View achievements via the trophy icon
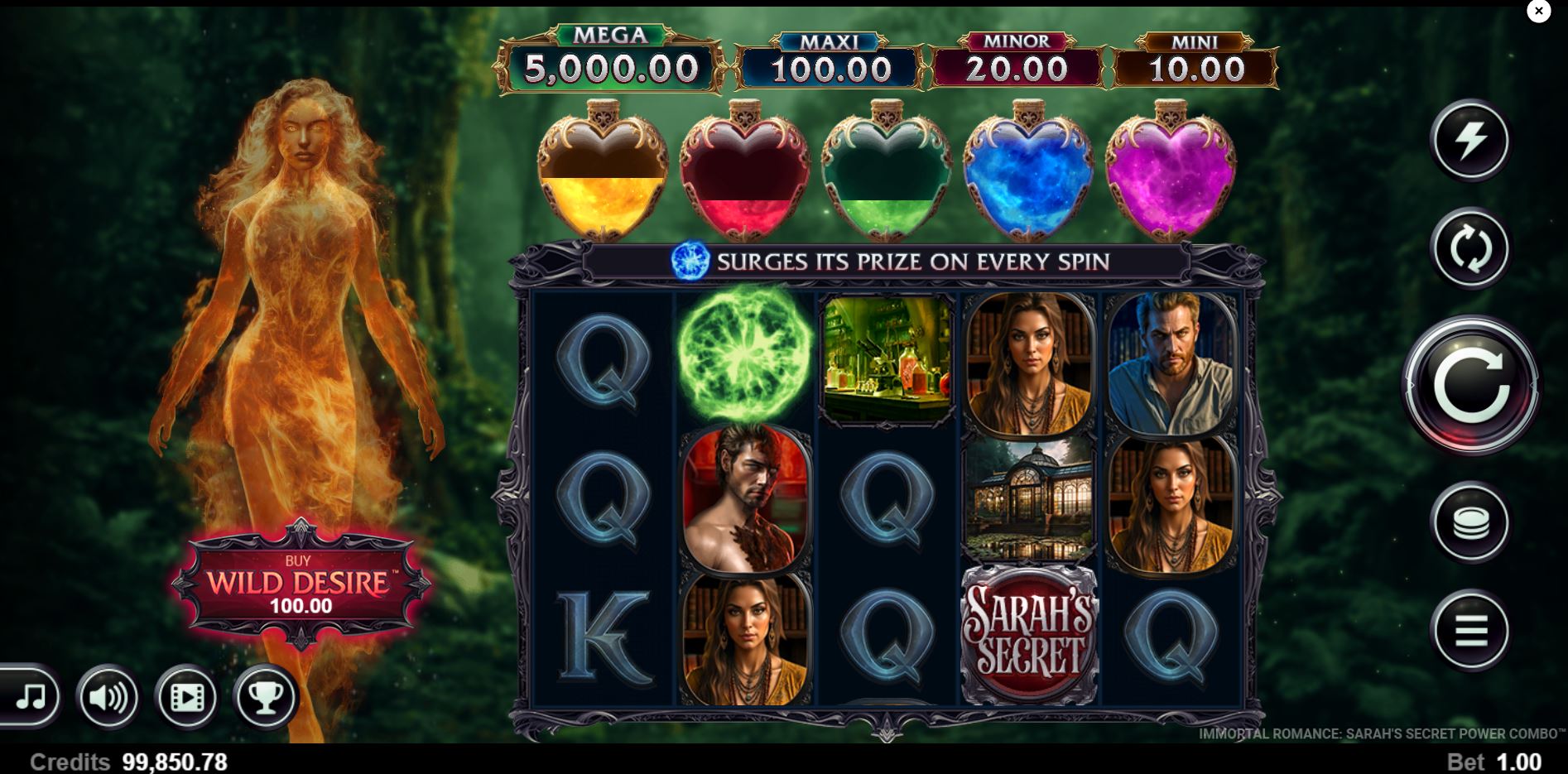The width and height of the screenshot is (1568, 774). pos(263,696)
